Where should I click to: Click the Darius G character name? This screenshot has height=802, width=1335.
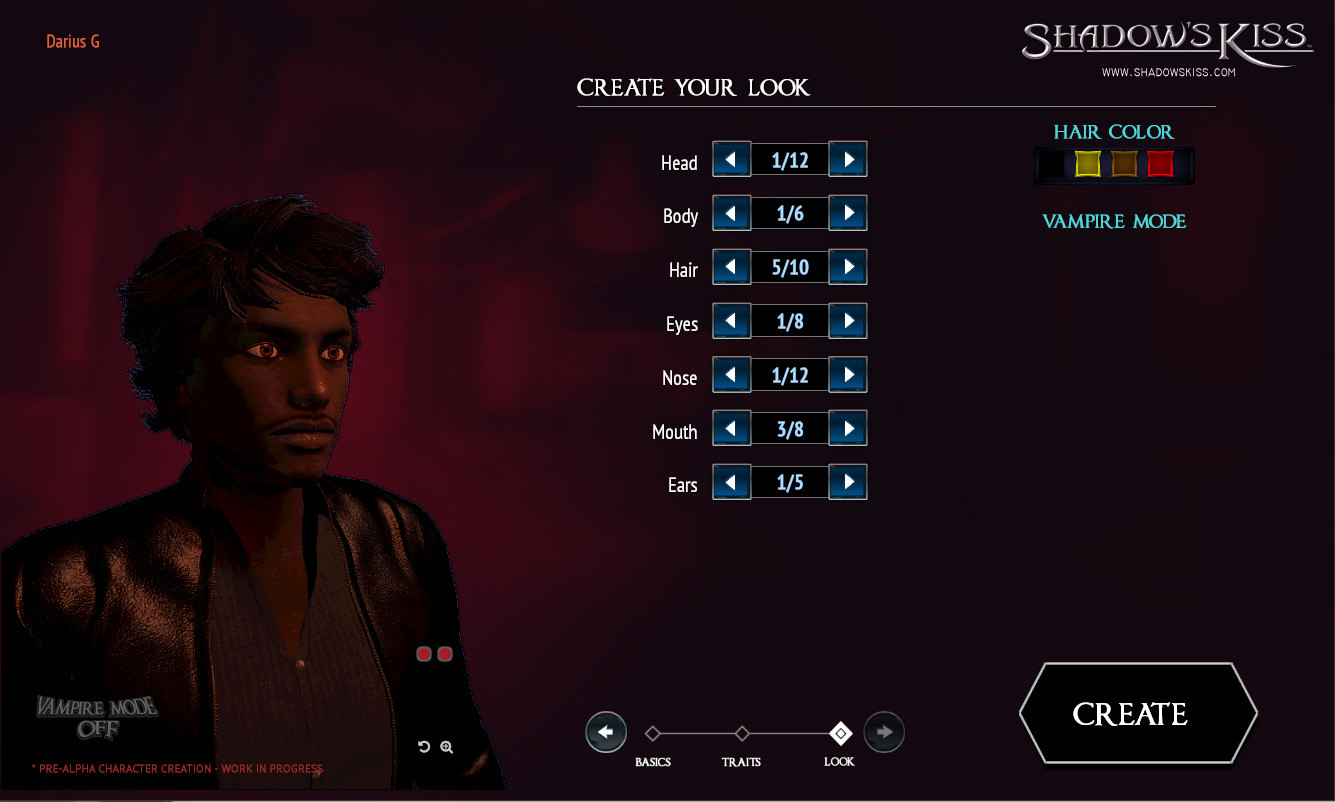pyautogui.click(x=73, y=41)
